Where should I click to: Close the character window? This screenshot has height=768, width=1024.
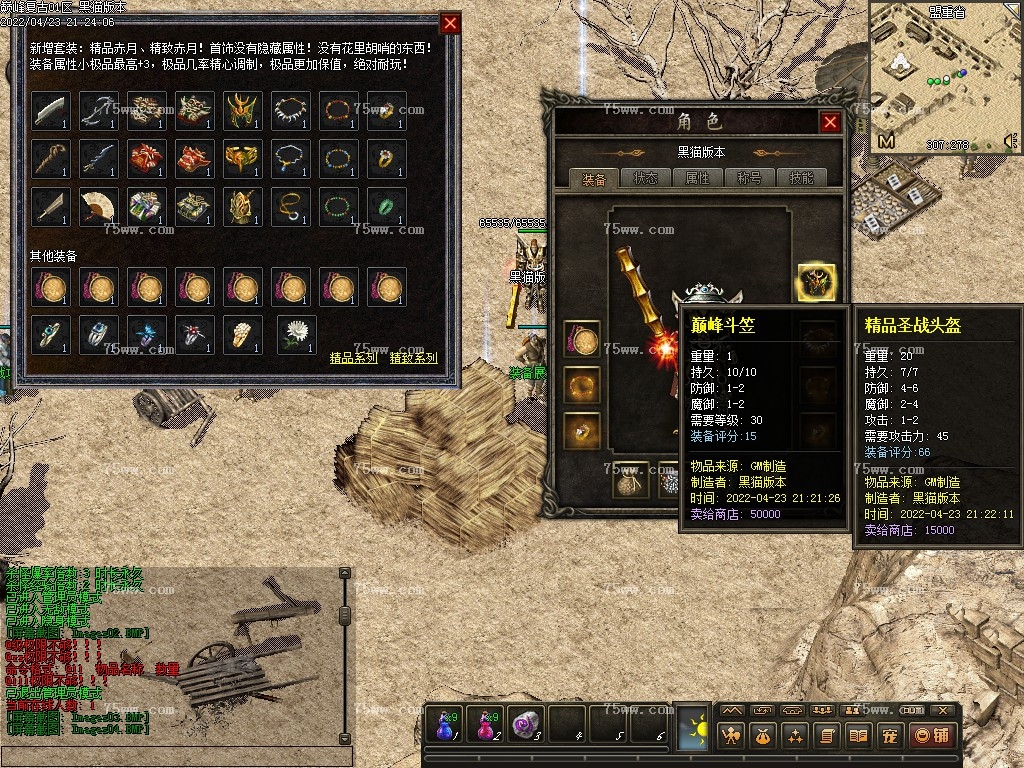coord(830,122)
